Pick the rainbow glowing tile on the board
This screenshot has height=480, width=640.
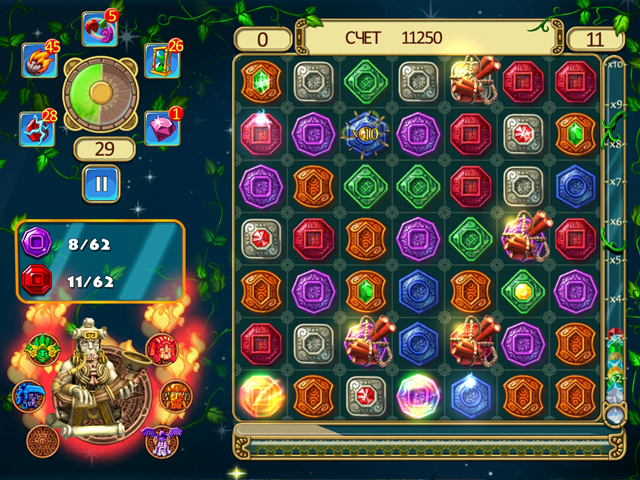[x=416, y=392]
